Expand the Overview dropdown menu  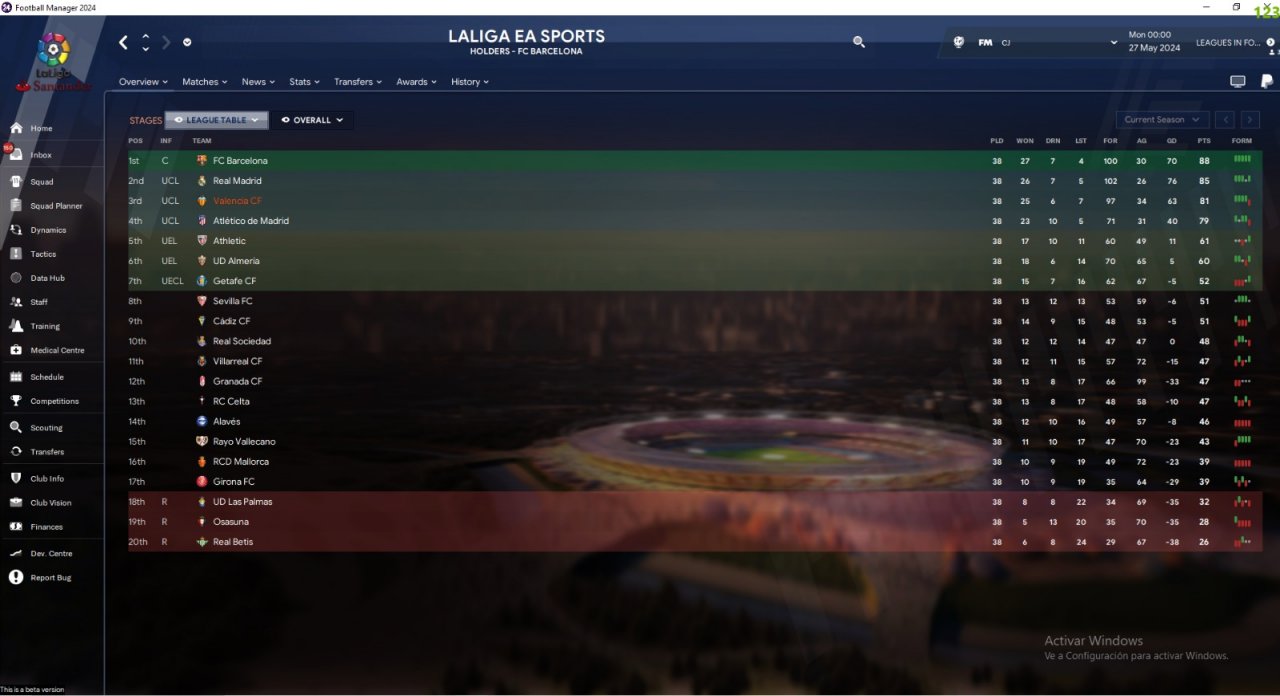[x=144, y=82]
